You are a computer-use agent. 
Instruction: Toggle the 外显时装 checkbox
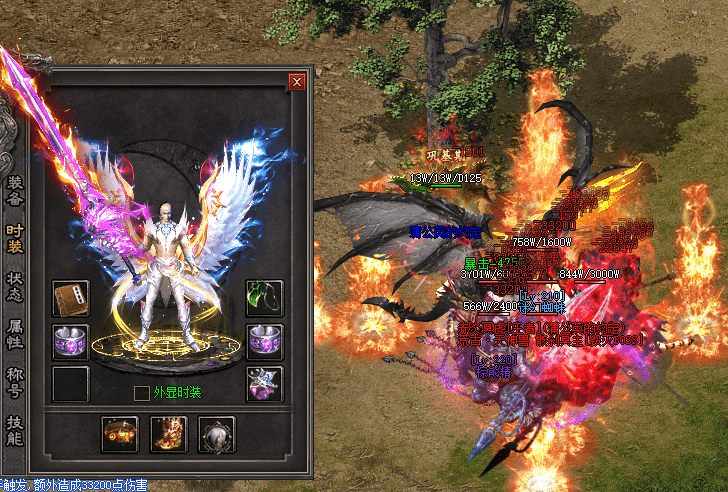tap(142, 392)
